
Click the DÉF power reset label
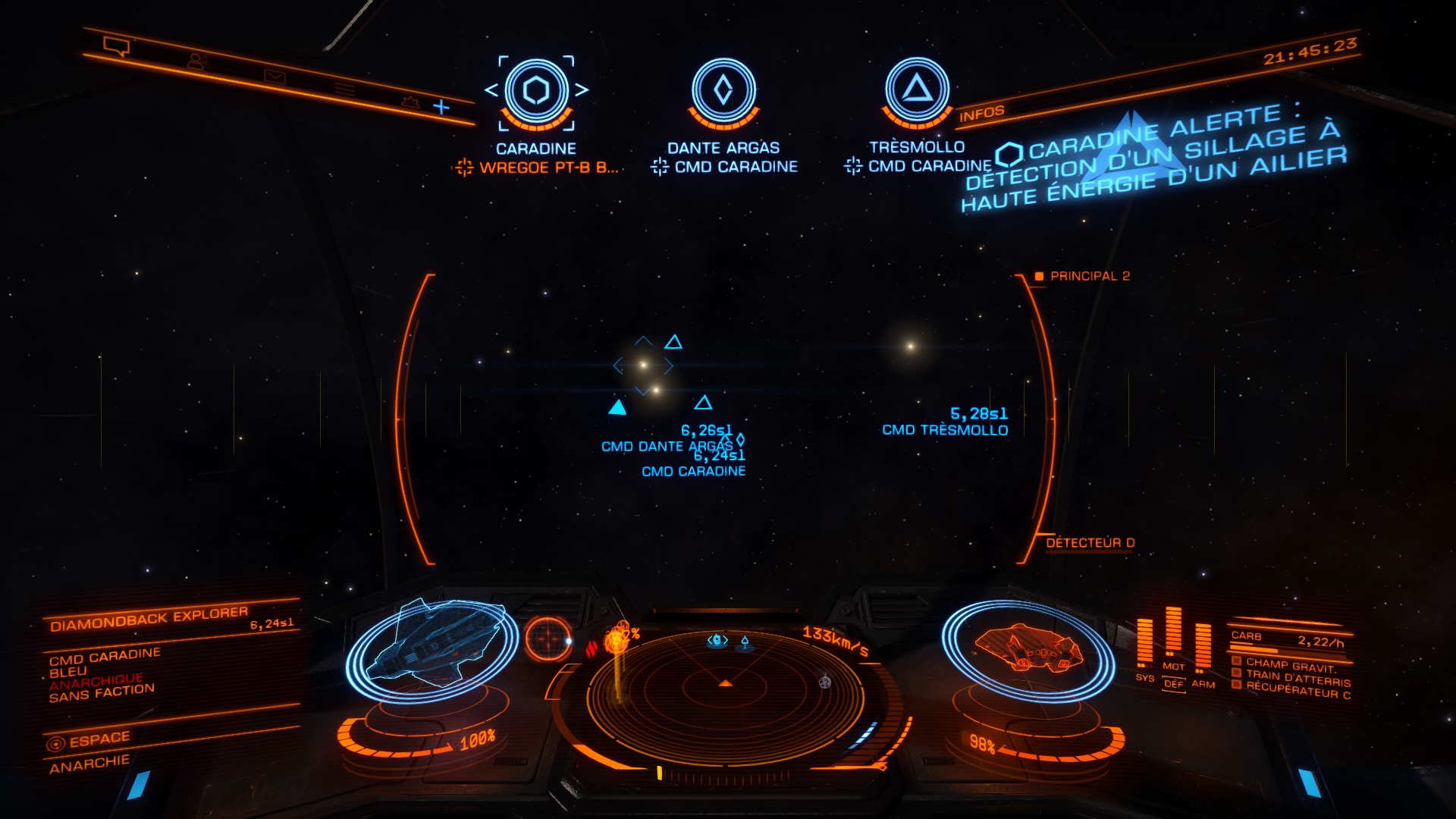click(1173, 684)
